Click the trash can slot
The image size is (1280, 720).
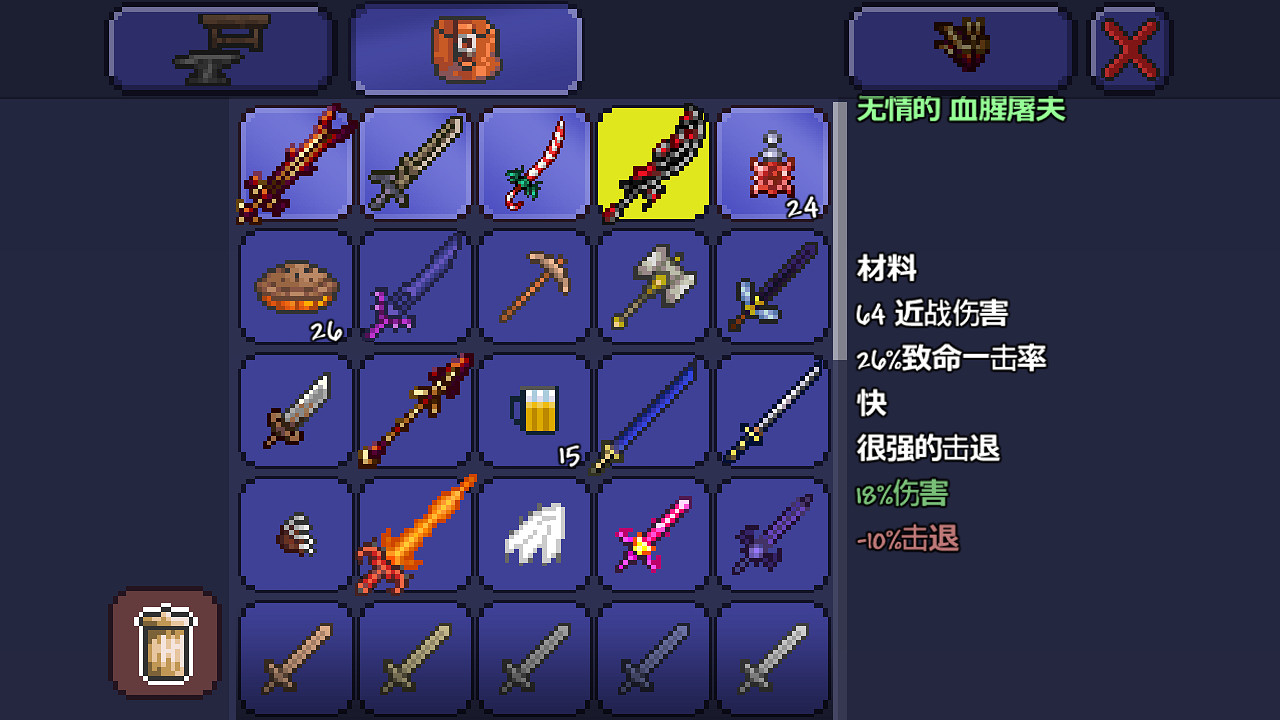coord(164,644)
